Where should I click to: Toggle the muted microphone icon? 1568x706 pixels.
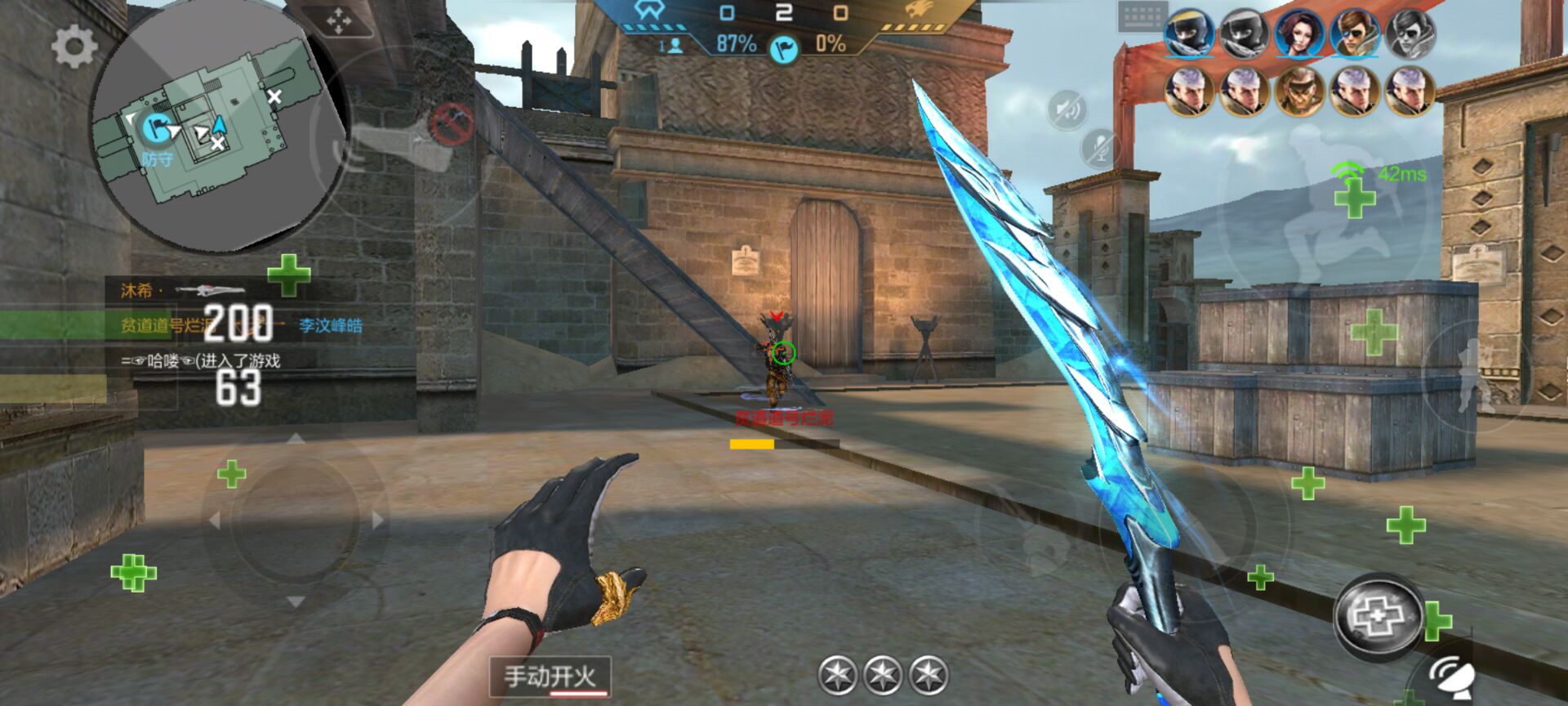click(1099, 149)
